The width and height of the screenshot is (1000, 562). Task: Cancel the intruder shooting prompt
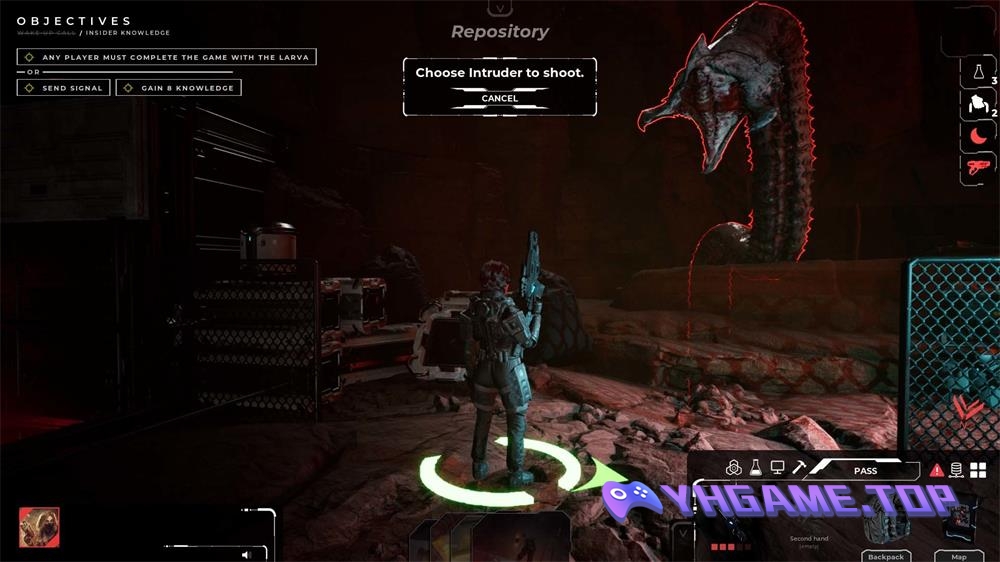(499, 98)
